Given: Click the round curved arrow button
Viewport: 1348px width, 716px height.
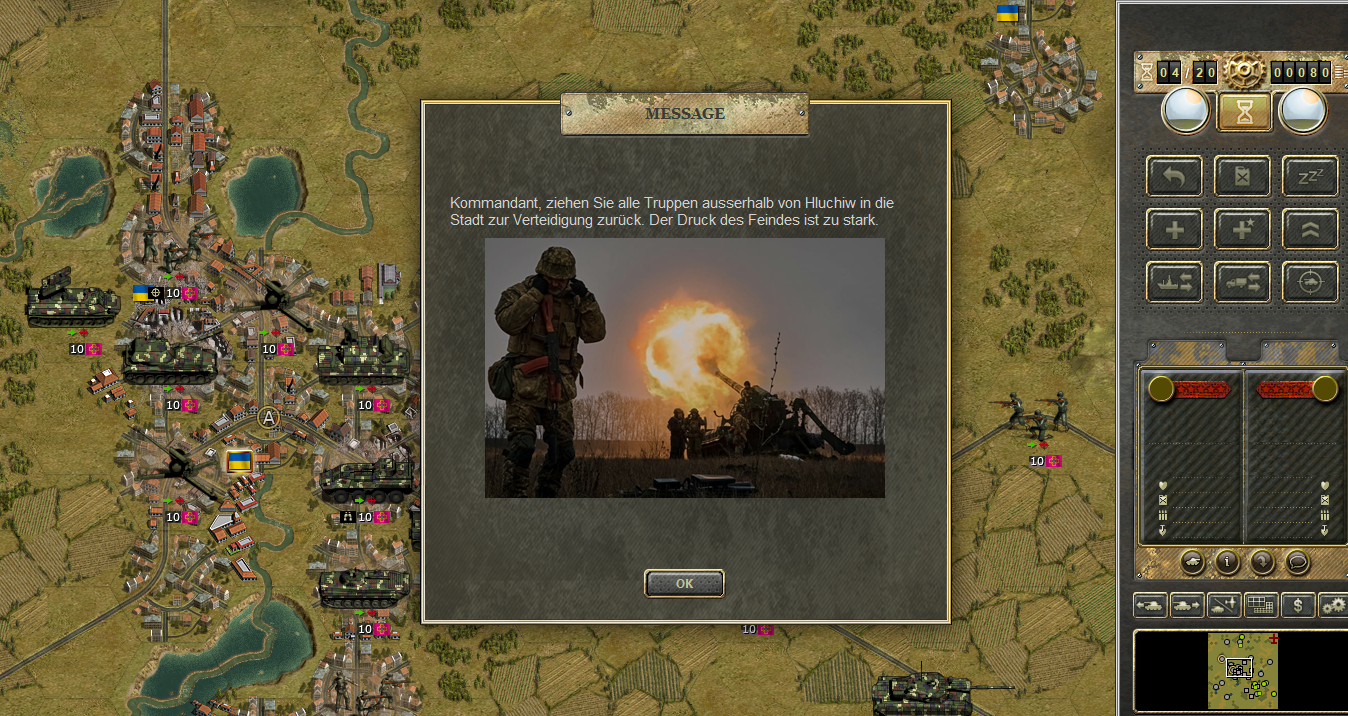Looking at the screenshot, I should tap(1263, 562).
